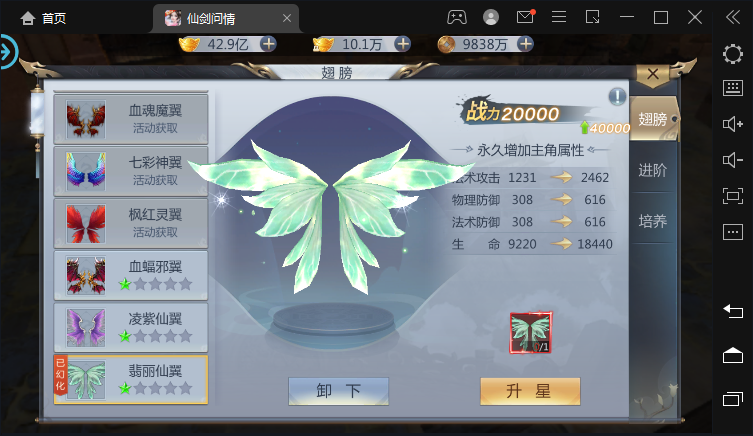Screen dimensions: 753x436
Task: Click the 卸下 unequip button
Action: point(338,391)
